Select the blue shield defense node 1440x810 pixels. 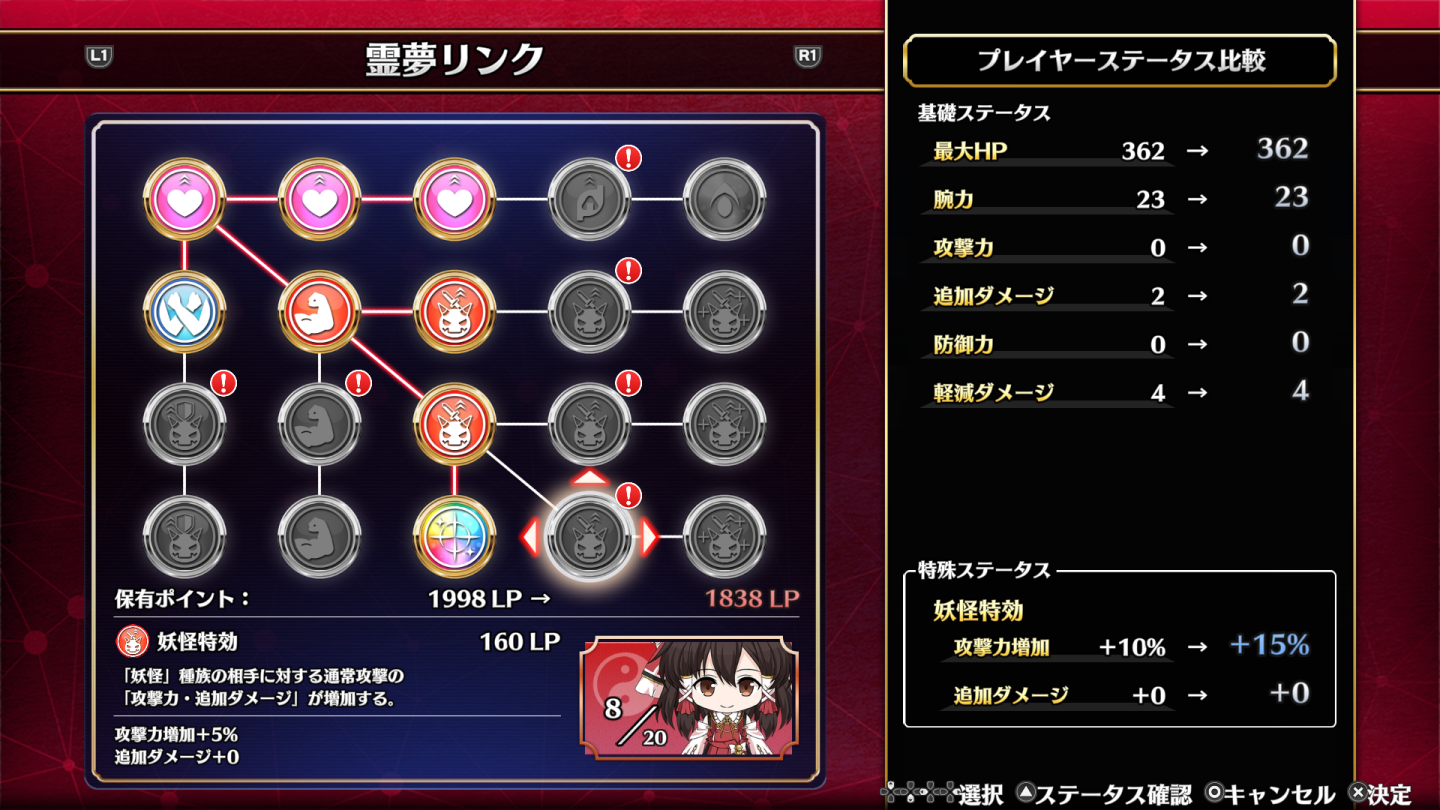click(x=186, y=312)
